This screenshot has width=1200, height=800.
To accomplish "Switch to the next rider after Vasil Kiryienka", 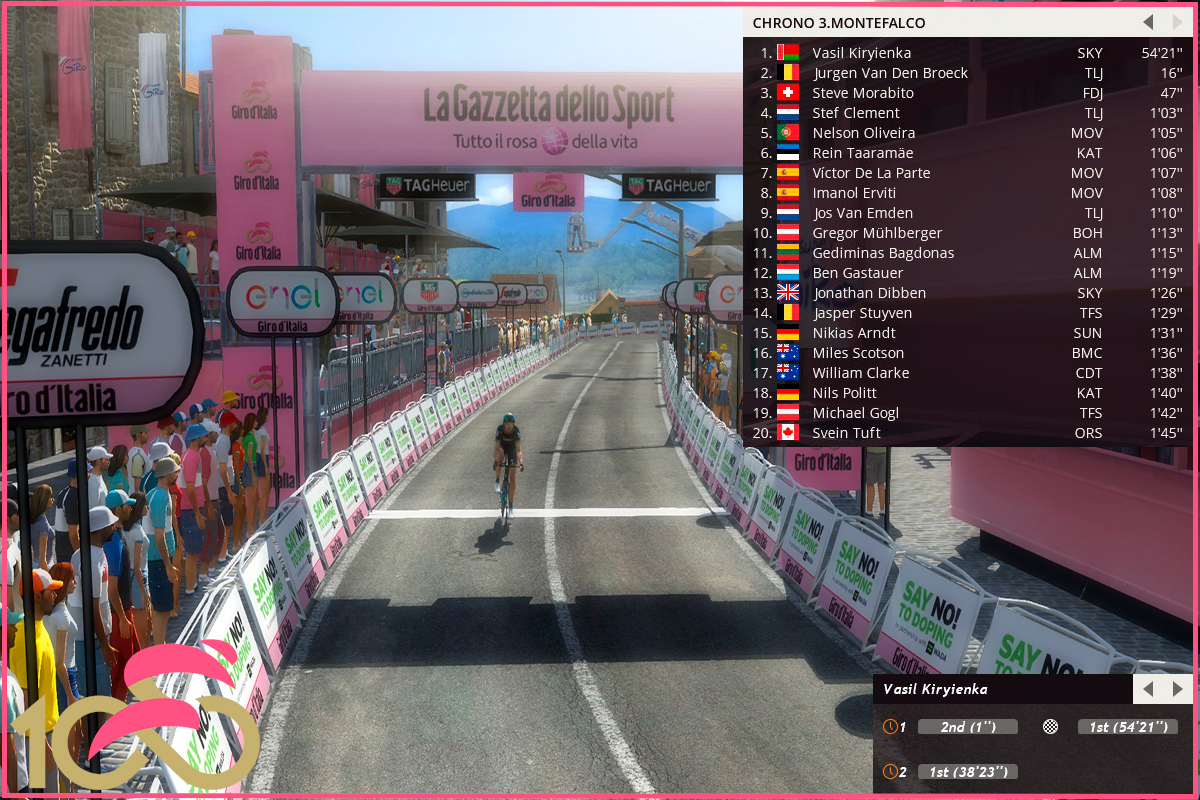I will click(x=1177, y=689).
